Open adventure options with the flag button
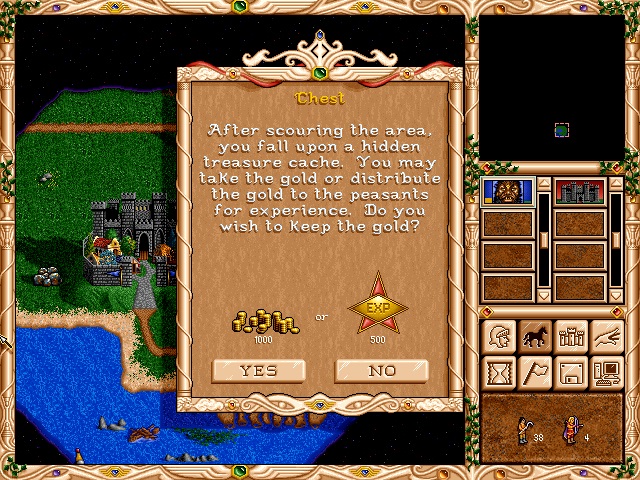The width and height of the screenshot is (640, 480). pos(535,373)
